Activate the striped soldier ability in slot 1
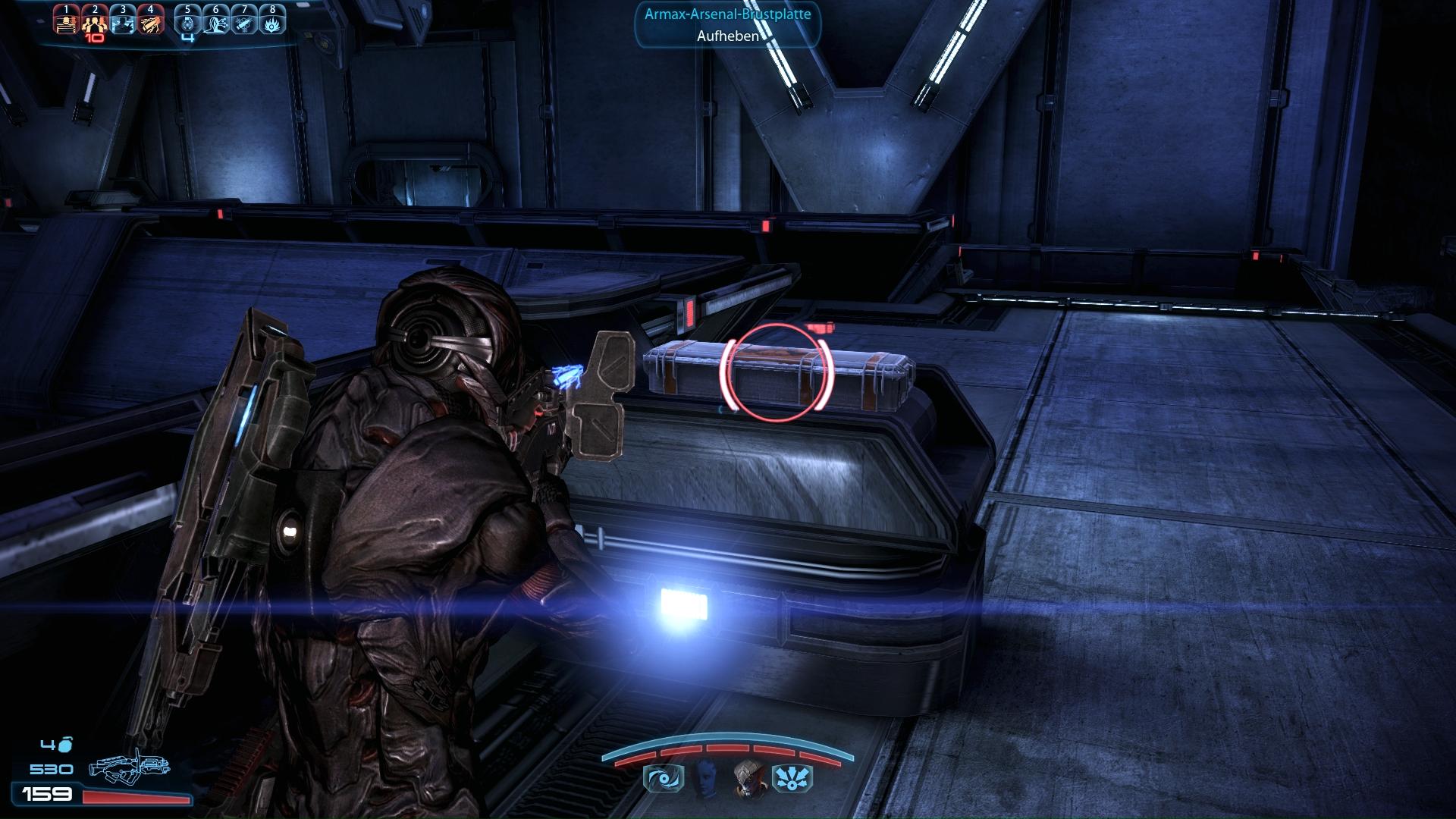This screenshot has height=819, width=1456. [x=67, y=24]
